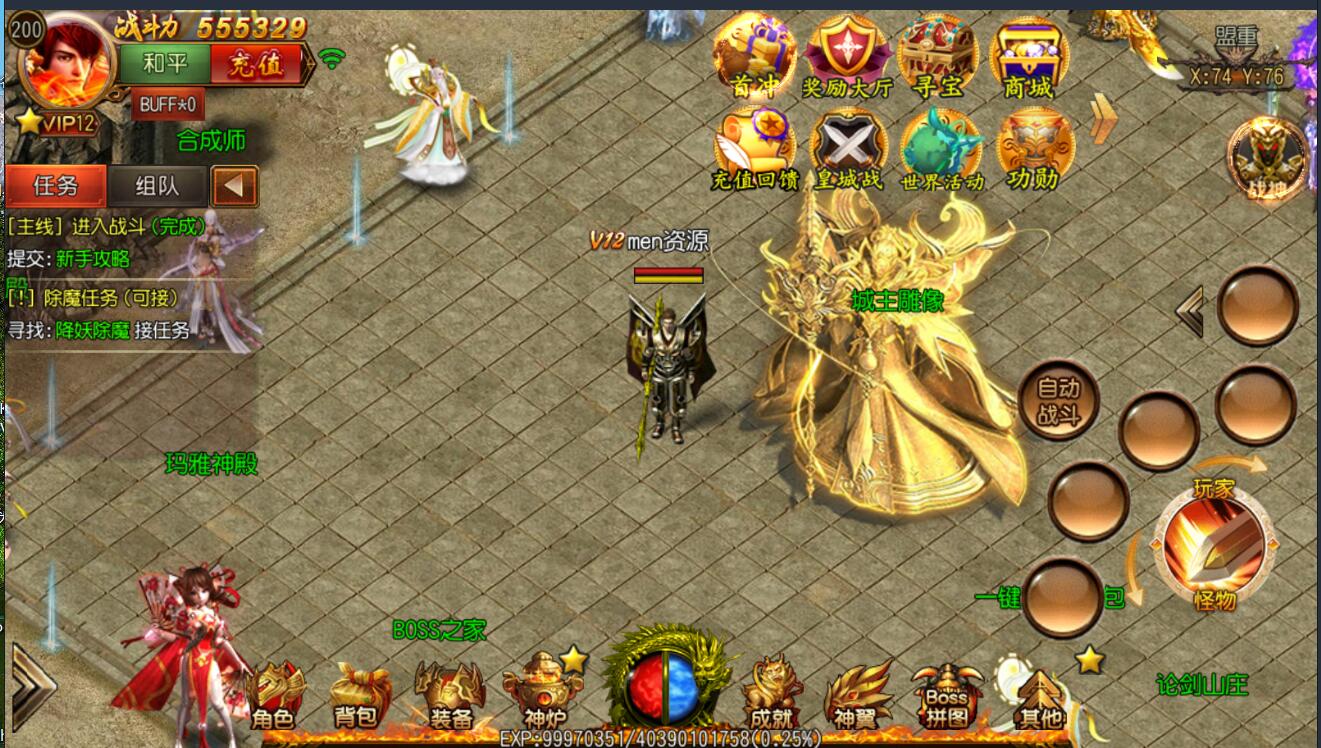Open the 皇城战 crossed-swords event
The height and width of the screenshot is (748, 1321).
point(848,150)
